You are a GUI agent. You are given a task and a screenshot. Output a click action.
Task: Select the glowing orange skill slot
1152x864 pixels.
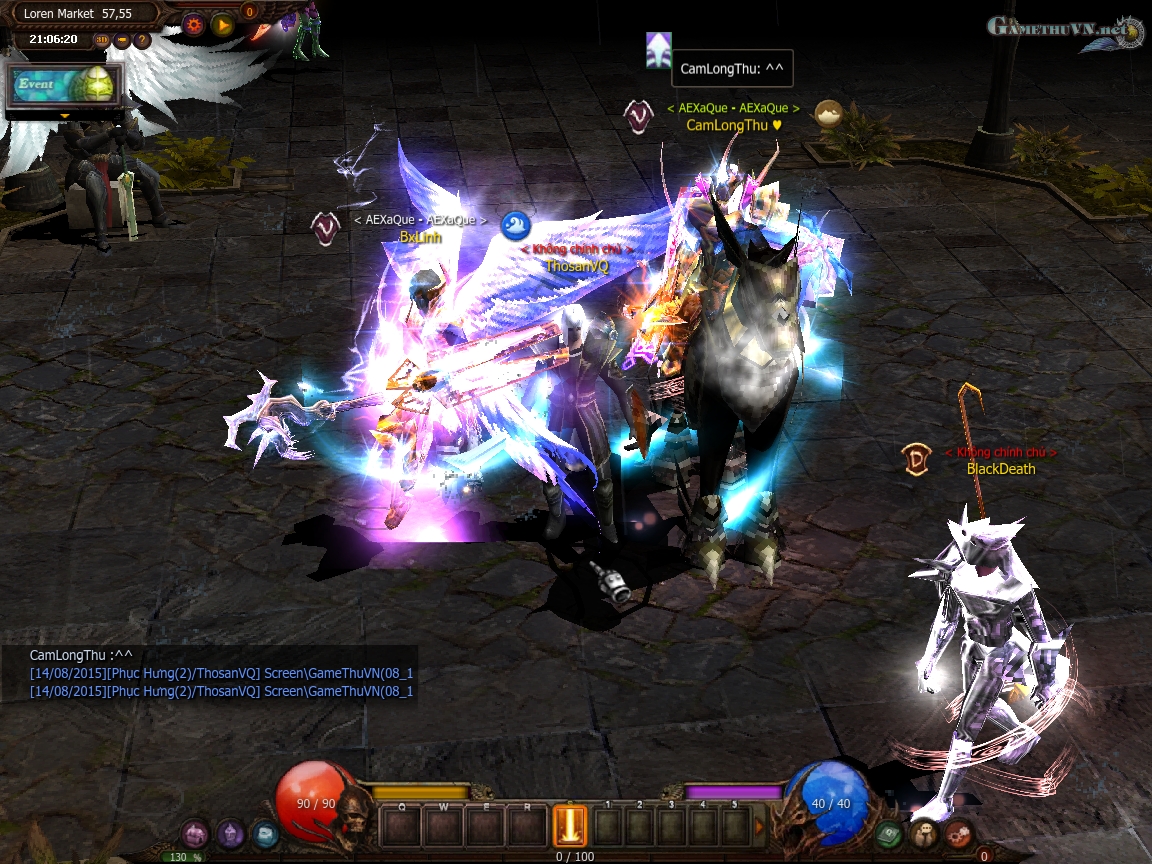tap(570, 828)
